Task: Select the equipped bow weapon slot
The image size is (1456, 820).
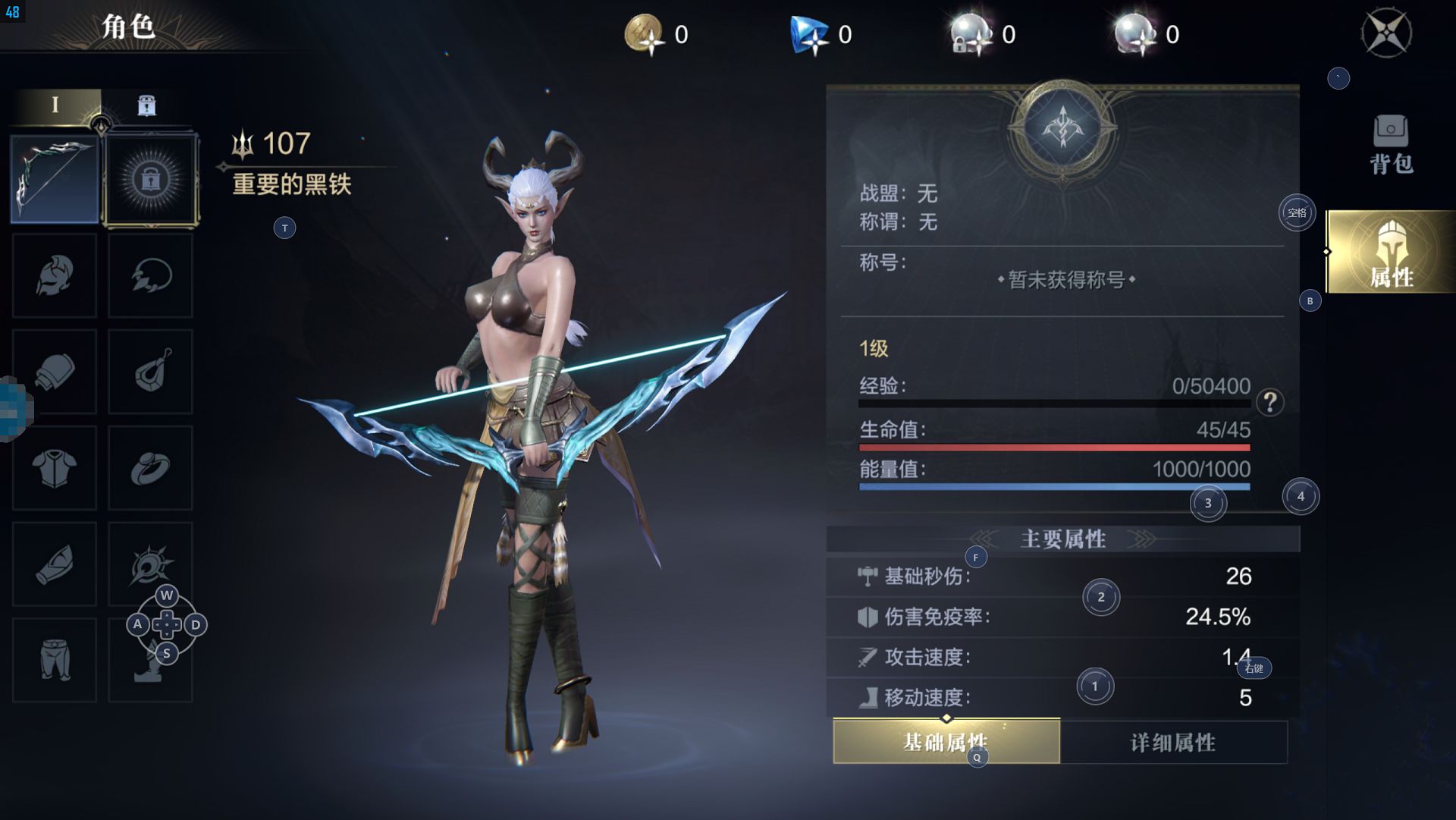Action: click(55, 180)
